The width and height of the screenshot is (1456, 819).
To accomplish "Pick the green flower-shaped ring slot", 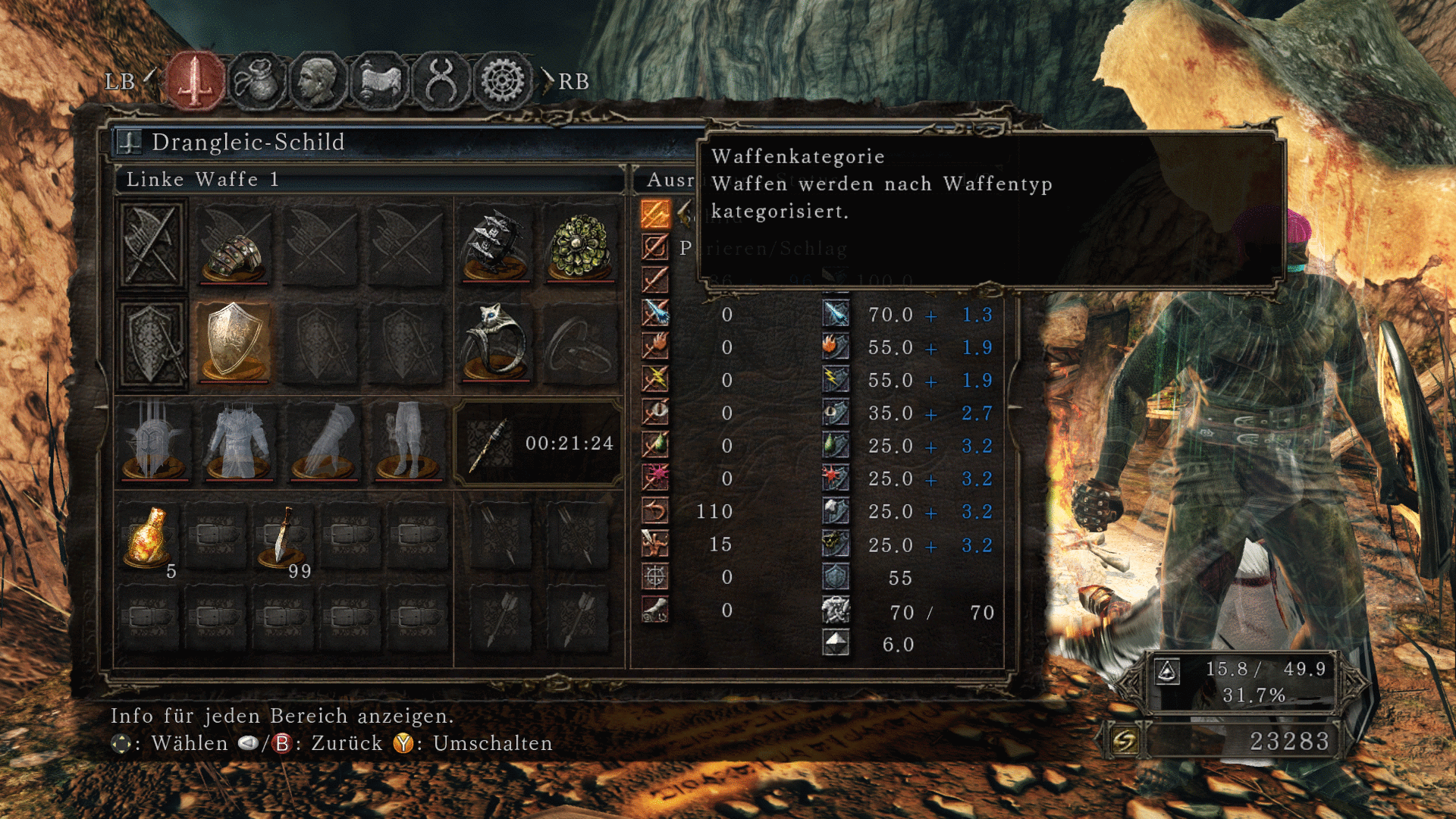I will (x=581, y=246).
